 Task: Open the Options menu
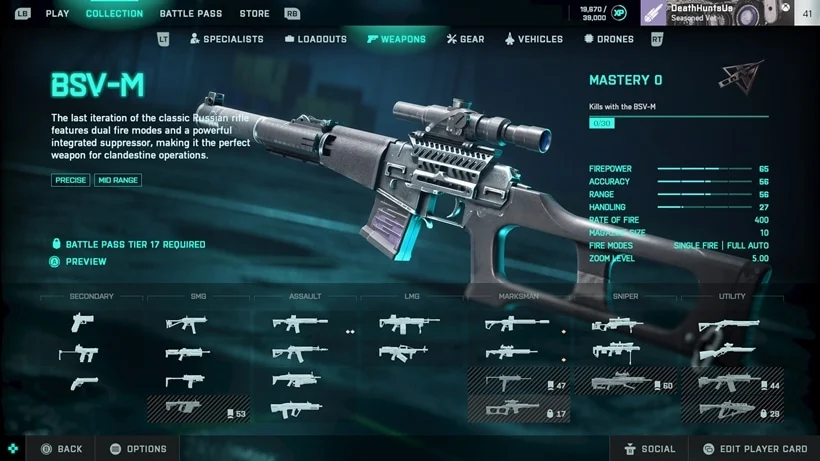(x=138, y=449)
